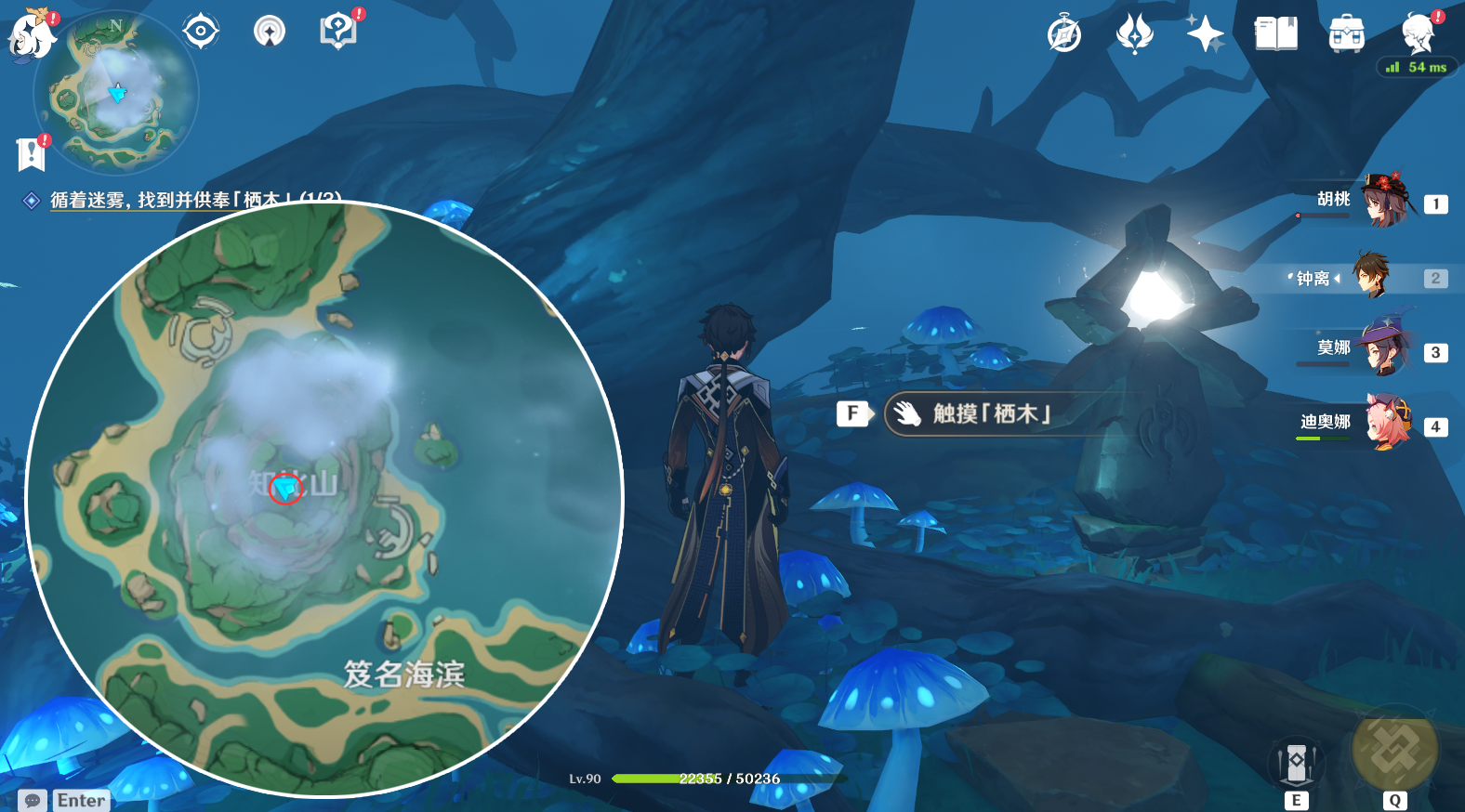Open the Wish star icon

(1205, 34)
